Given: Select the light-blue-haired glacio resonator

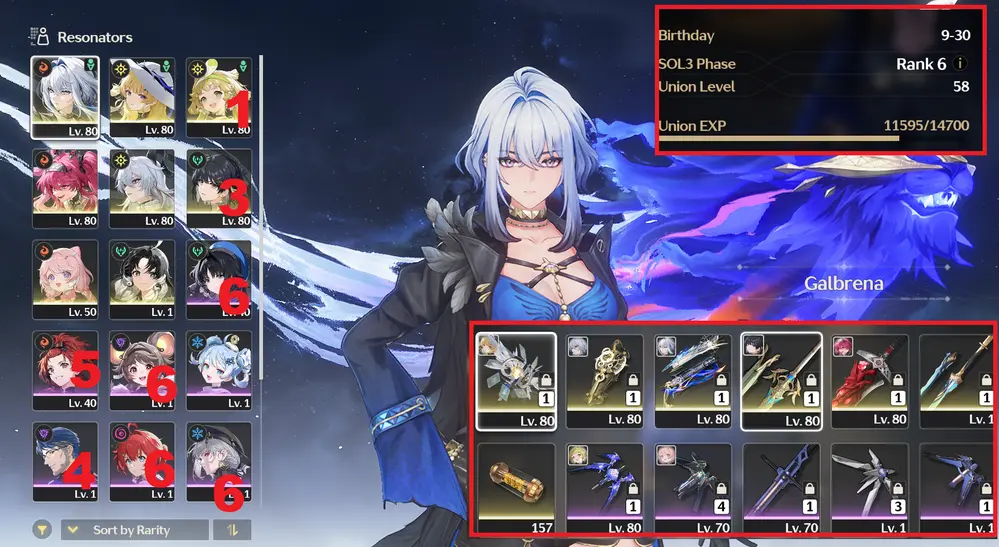Looking at the screenshot, I should point(219,370).
